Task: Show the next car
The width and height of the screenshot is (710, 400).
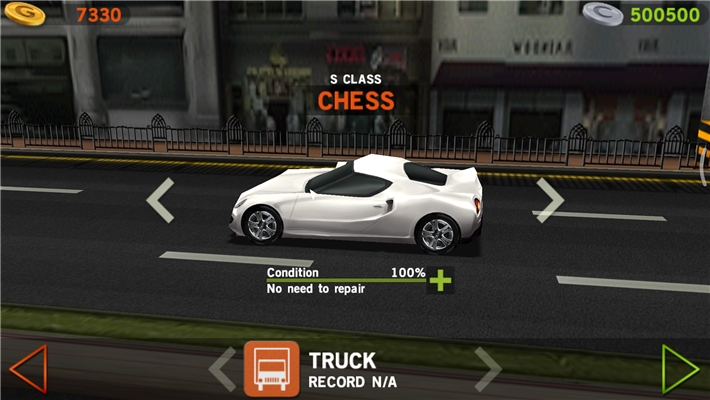Action: click(548, 200)
